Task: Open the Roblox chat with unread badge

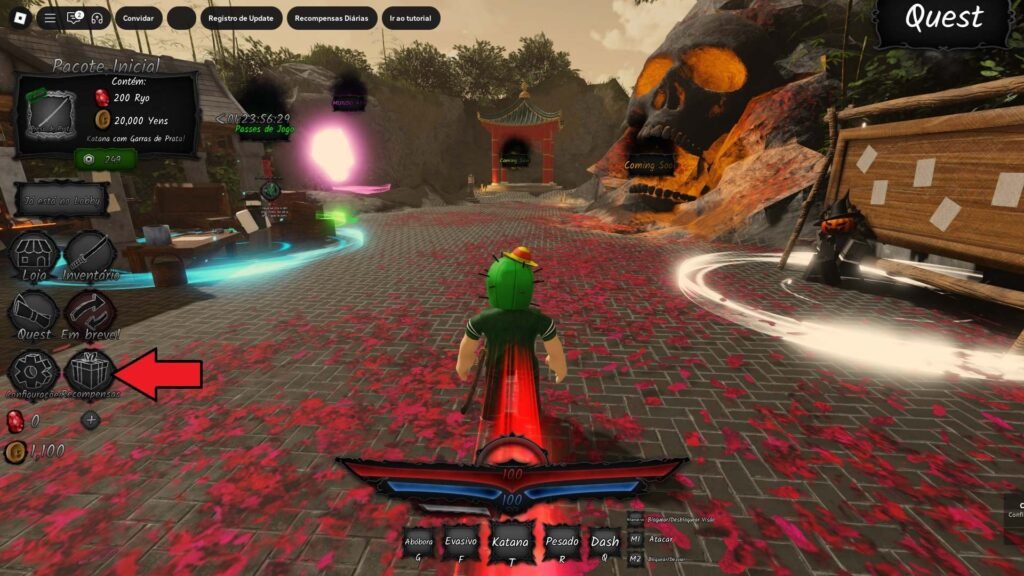Action: click(73, 18)
